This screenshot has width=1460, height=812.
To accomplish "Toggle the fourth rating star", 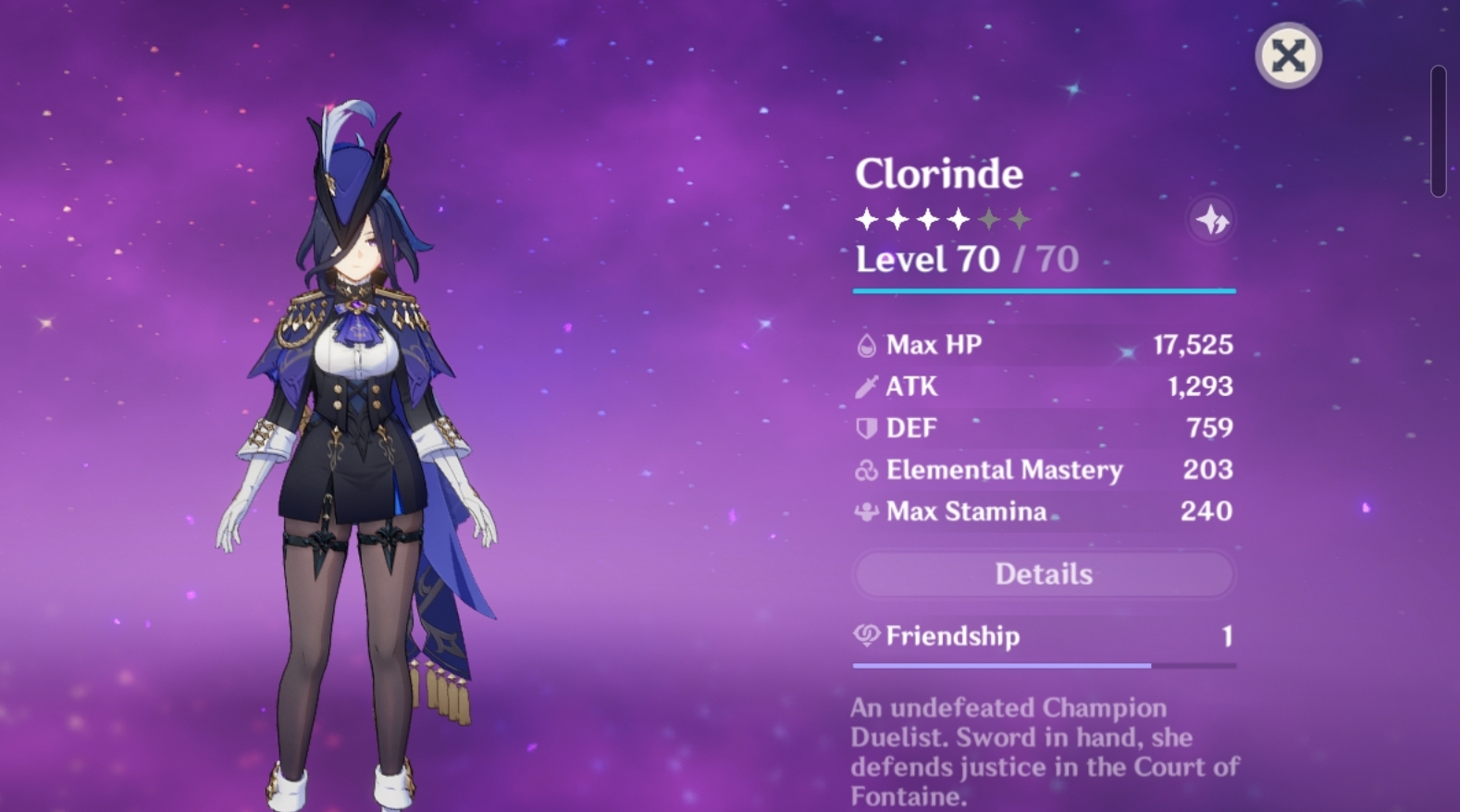I will 959,219.
